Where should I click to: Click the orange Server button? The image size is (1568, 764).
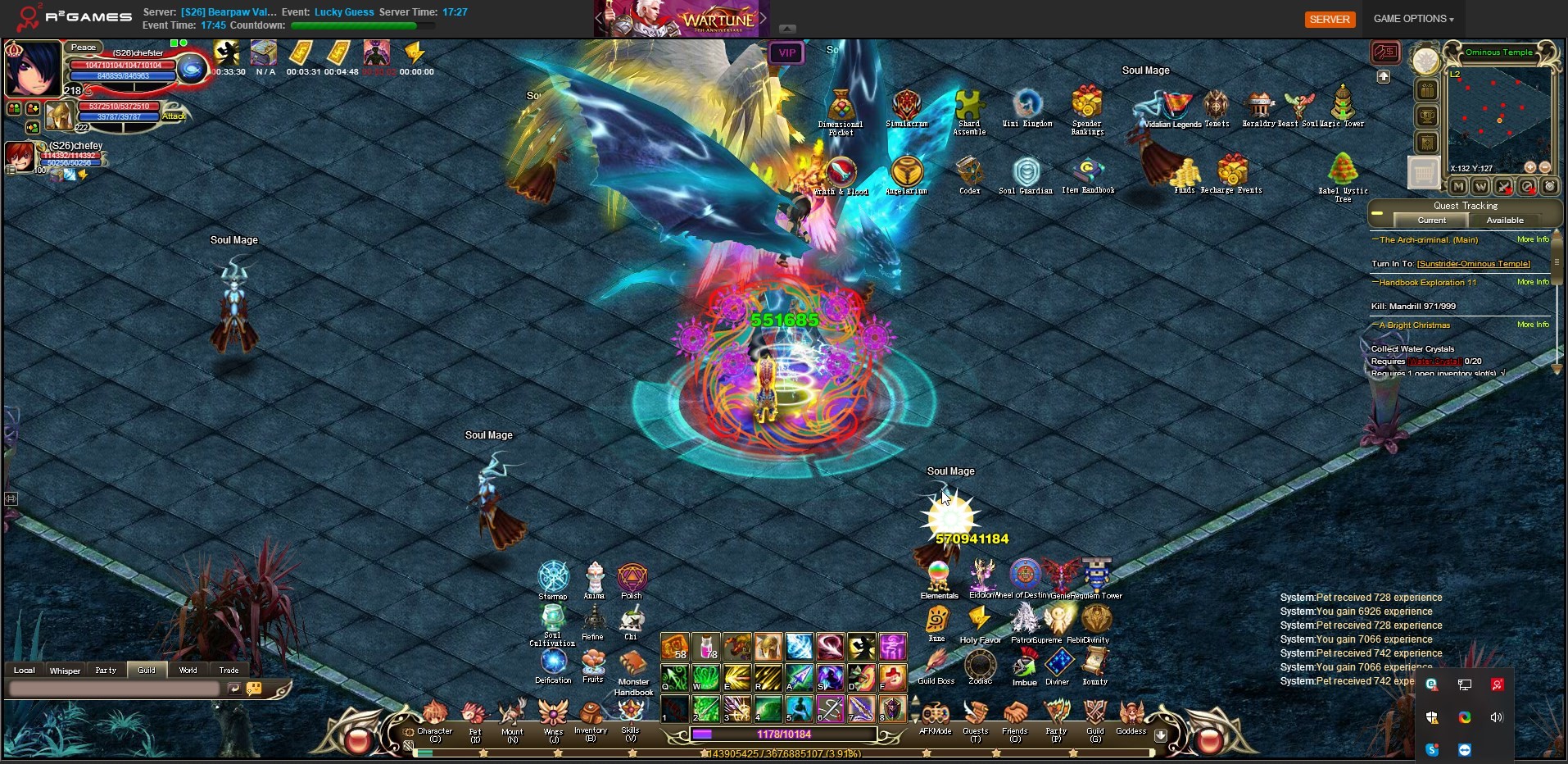coord(1329,19)
